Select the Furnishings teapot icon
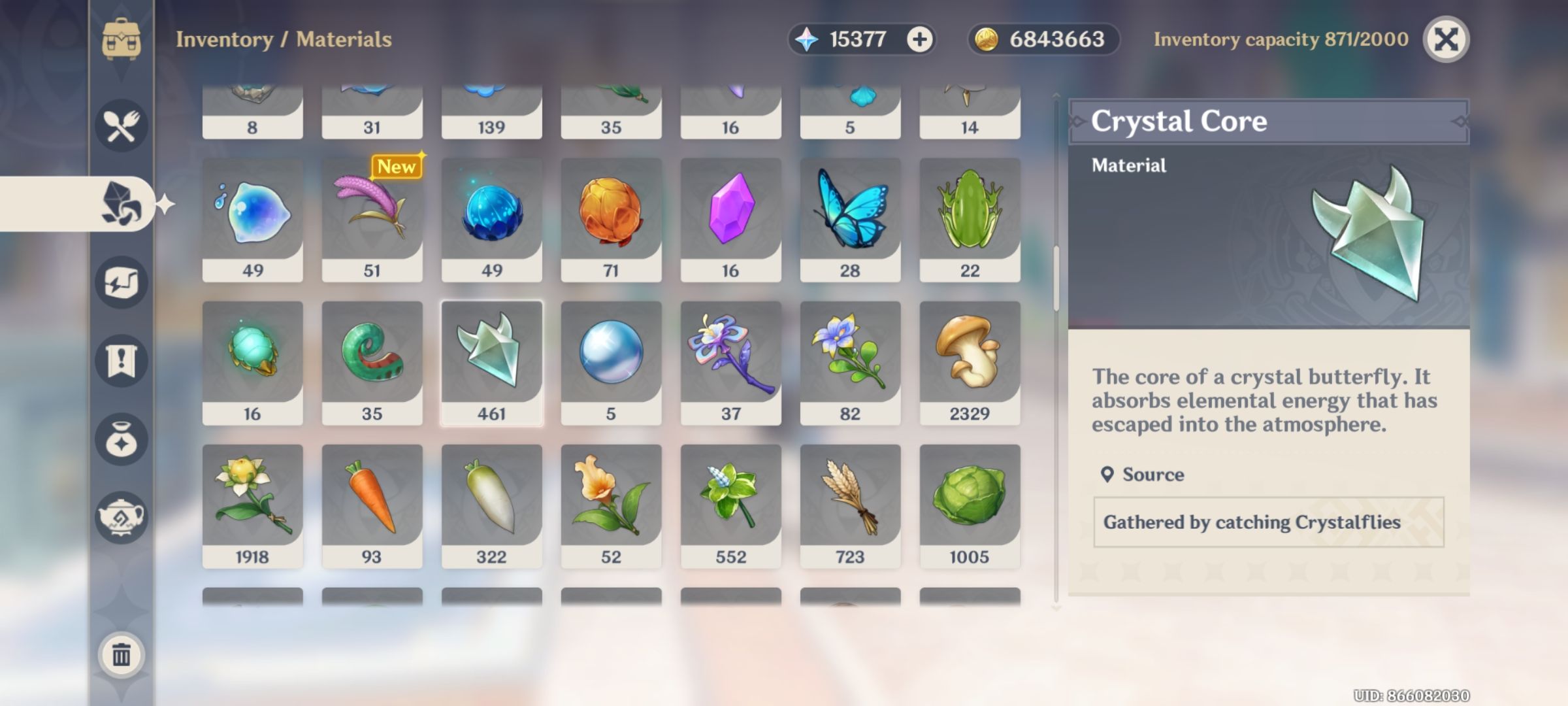This screenshot has height=706, width=1568. pyautogui.click(x=120, y=515)
